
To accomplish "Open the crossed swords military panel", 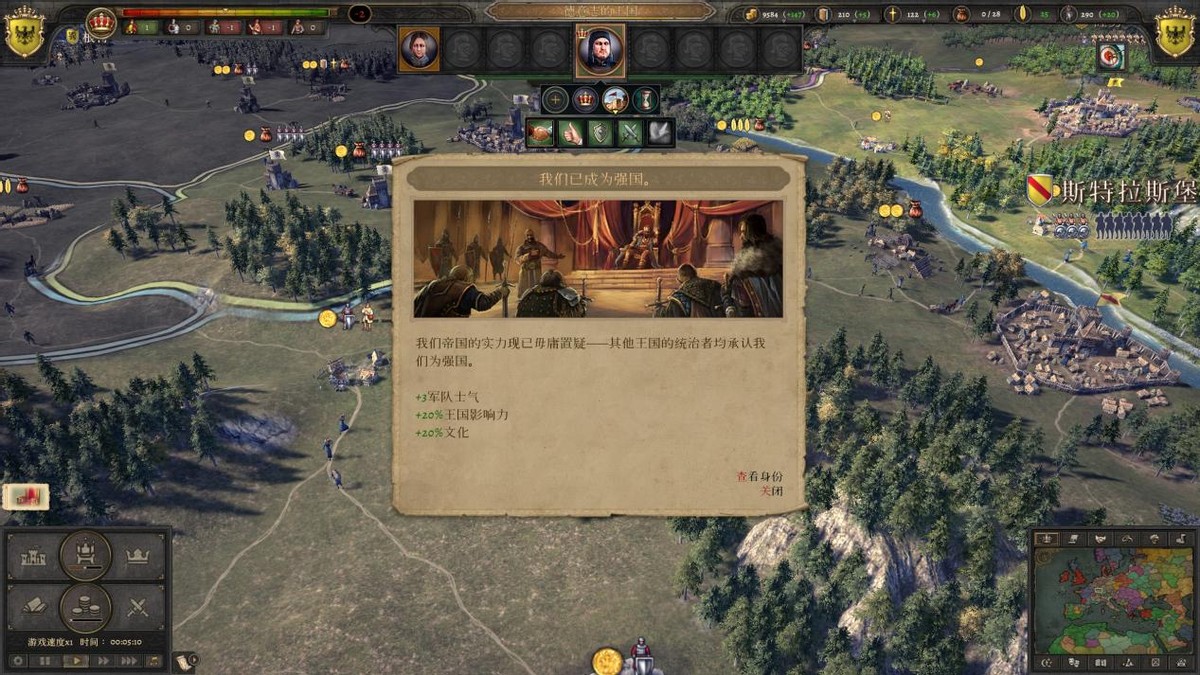I will [x=137, y=606].
